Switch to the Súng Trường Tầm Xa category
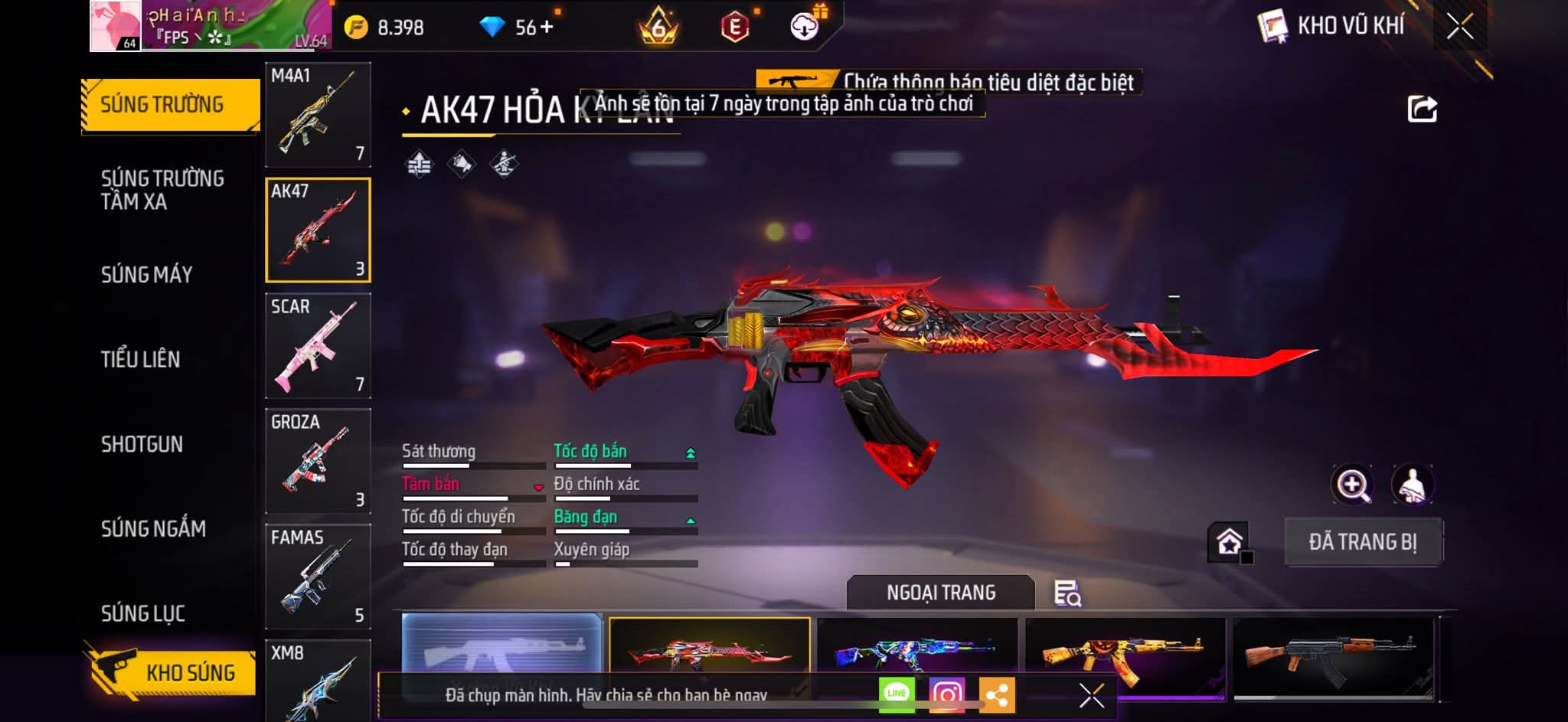Image resolution: width=1568 pixels, height=722 pixels. click(x=162, y=190)
